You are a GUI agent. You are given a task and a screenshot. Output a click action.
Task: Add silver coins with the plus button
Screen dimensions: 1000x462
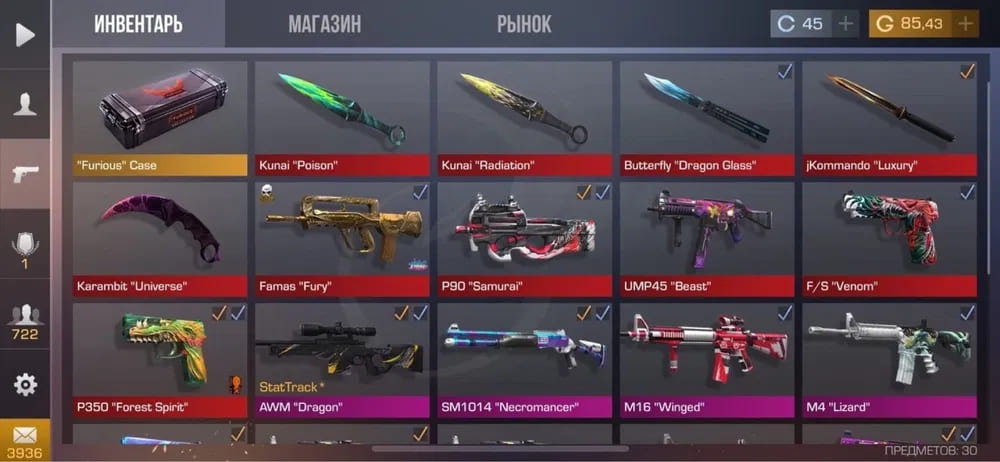tap(846, 24)
